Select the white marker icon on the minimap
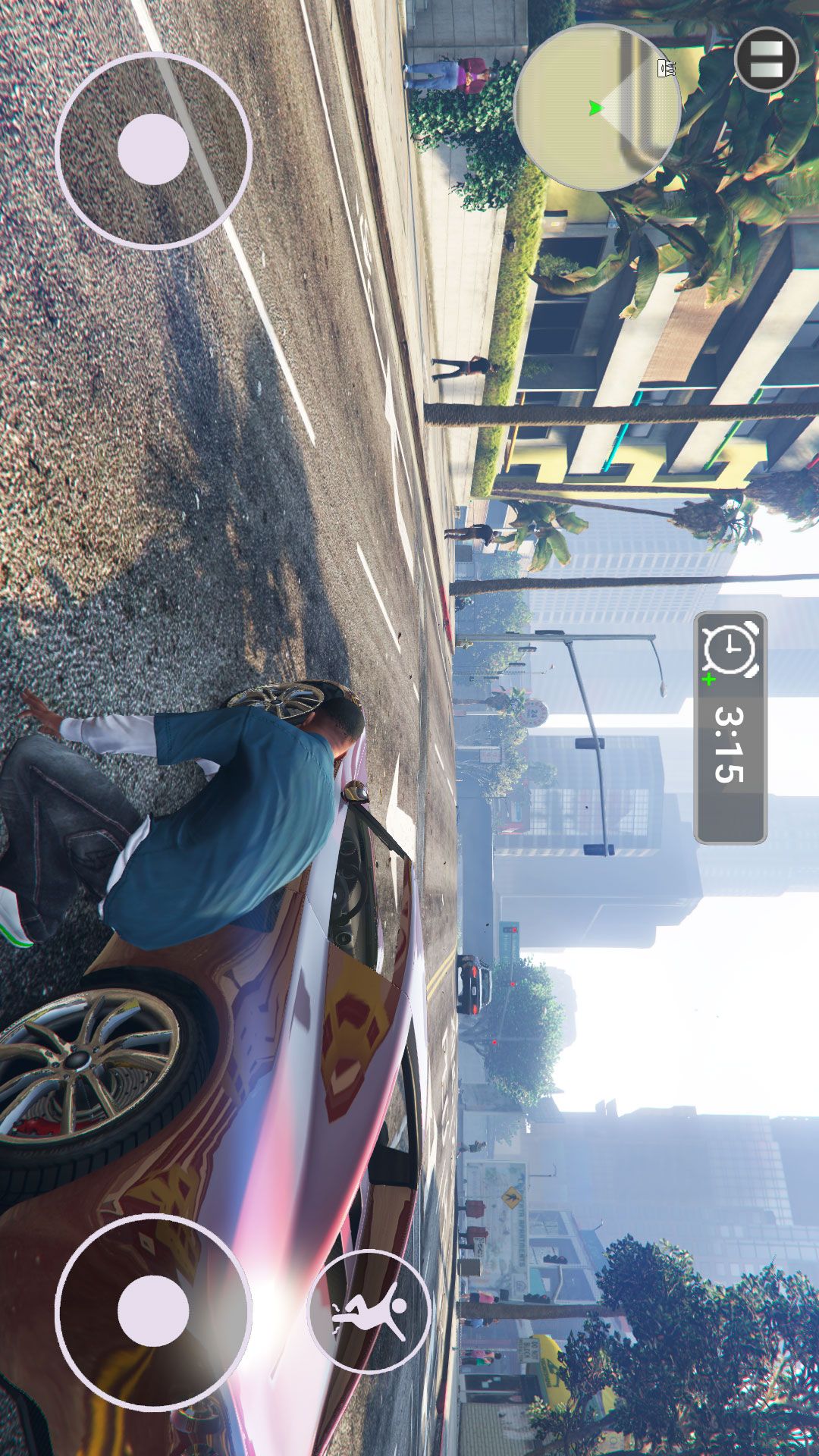The width and height of the screenshot is (819, 1456). coord(668,68)
